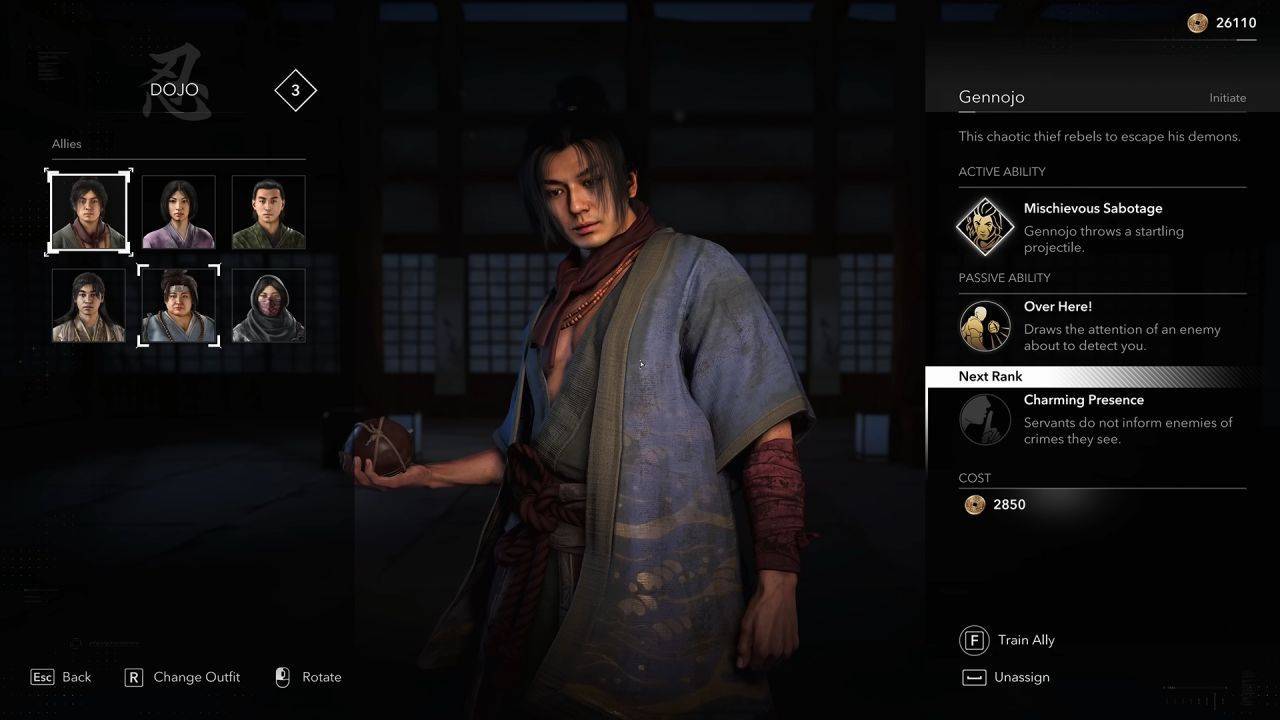Unassign Gennojo from the ally slot

point(1006,677)
